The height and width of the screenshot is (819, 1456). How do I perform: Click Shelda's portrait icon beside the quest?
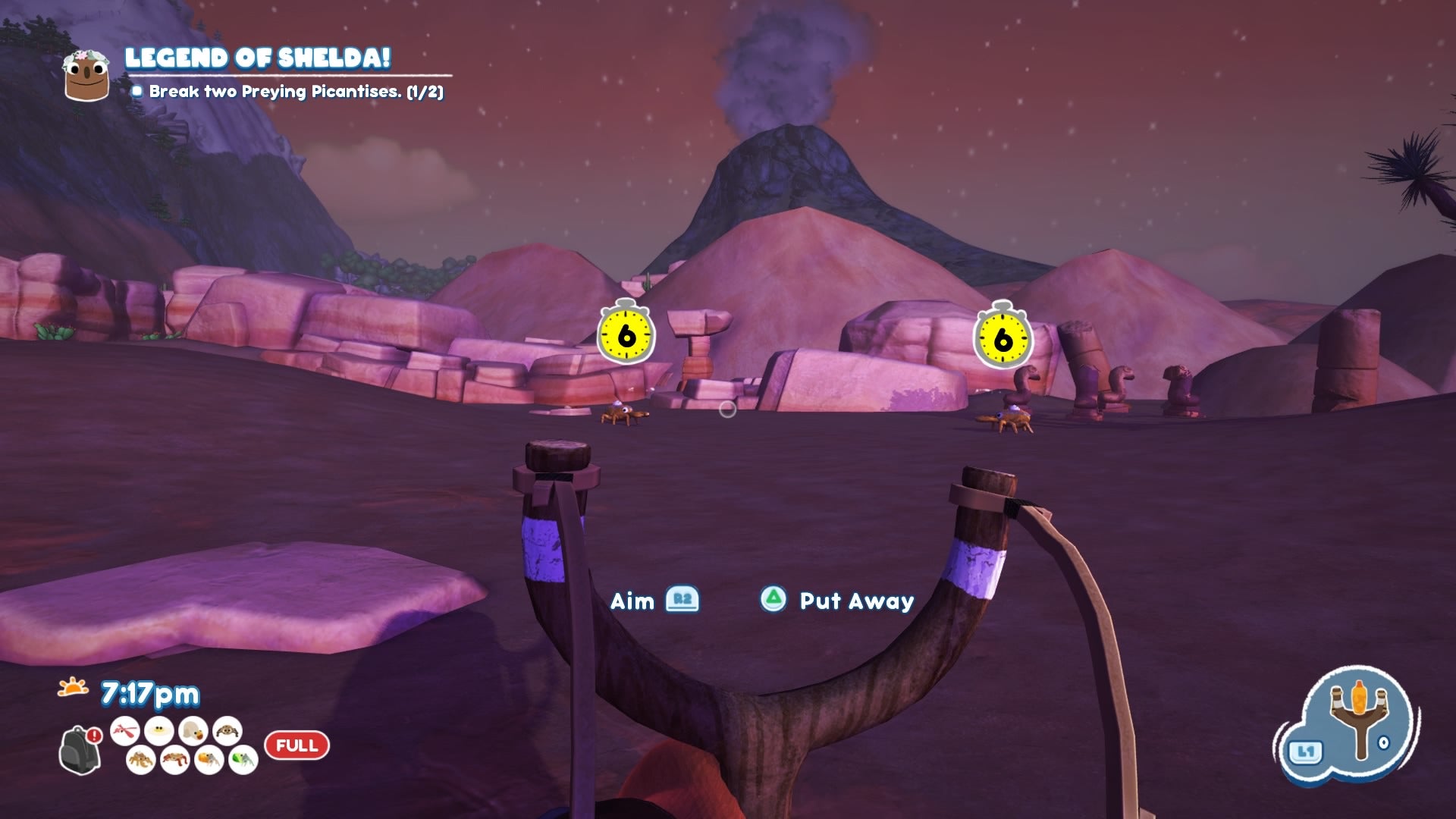point(86,75)
